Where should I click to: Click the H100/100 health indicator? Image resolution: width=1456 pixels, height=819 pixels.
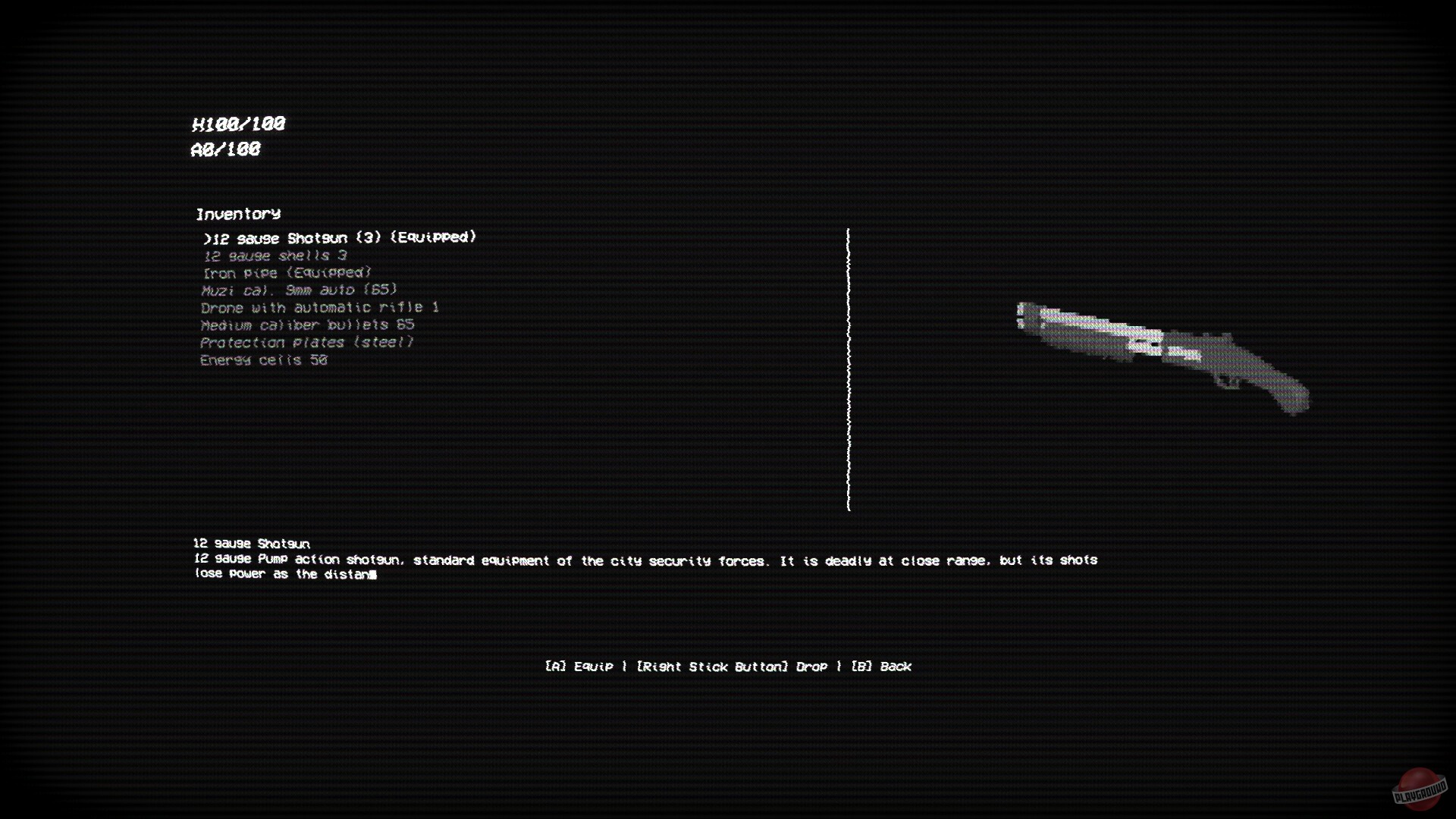pos(237,124)
